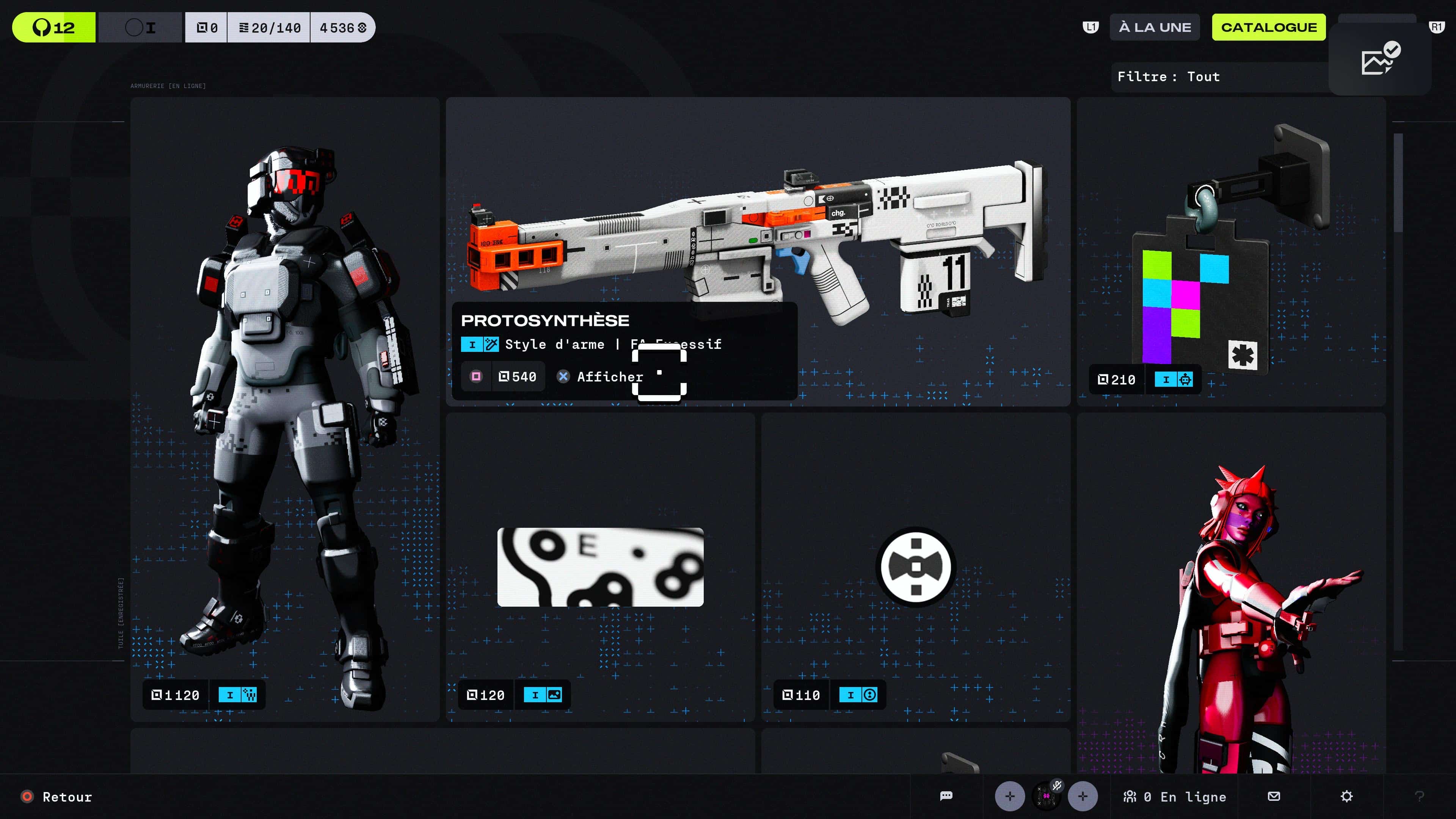Open settings with the gear icon

[x=1347, y=796]
